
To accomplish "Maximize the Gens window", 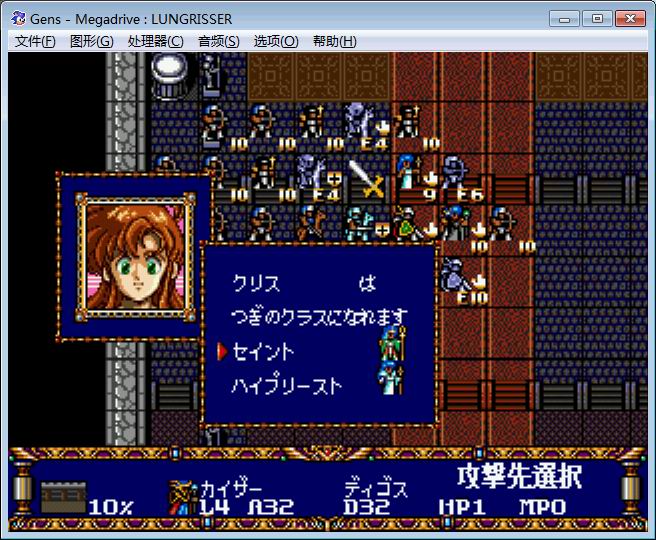I will 596,17.
